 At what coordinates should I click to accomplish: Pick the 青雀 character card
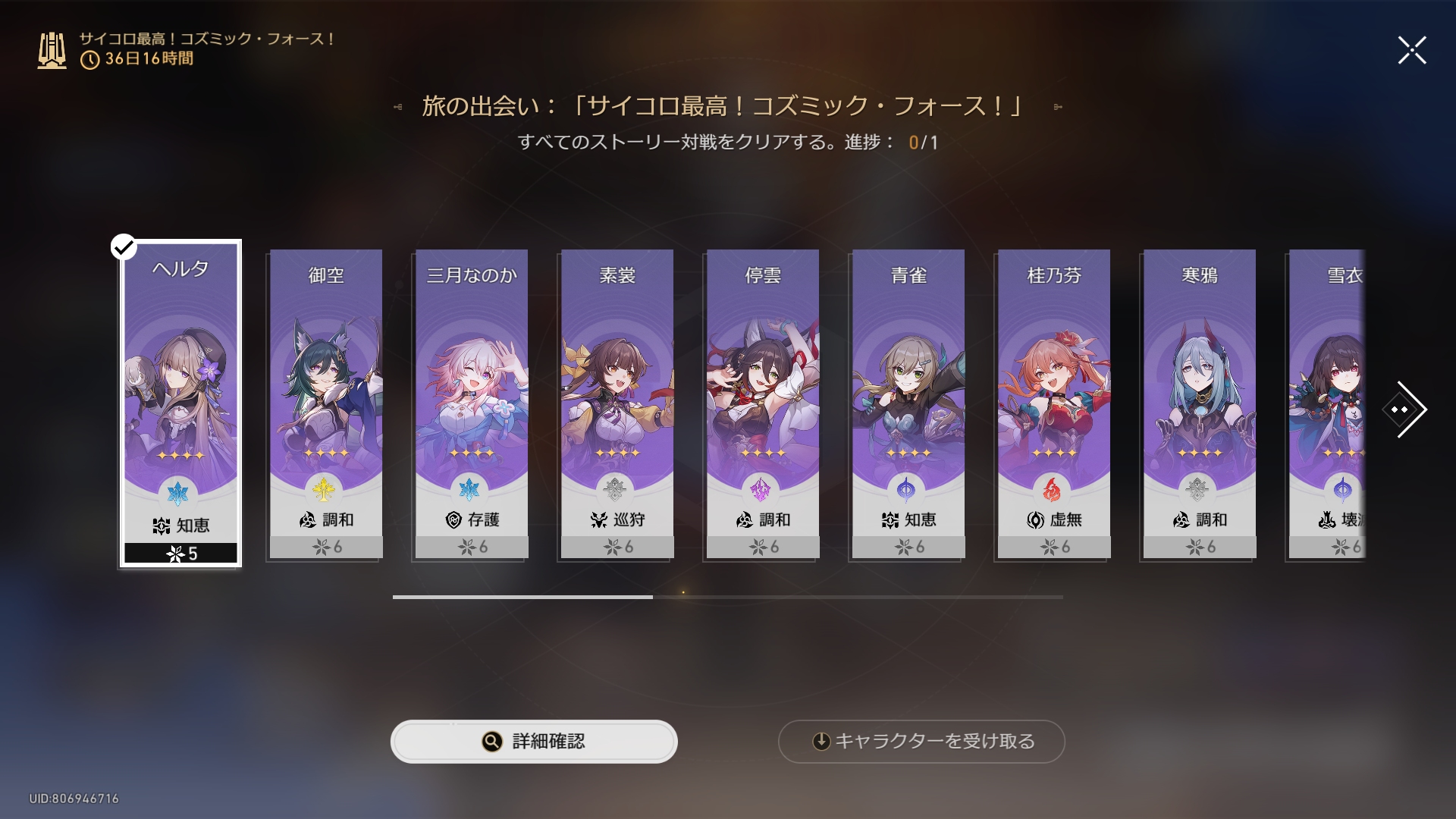(x=908, y=403)
